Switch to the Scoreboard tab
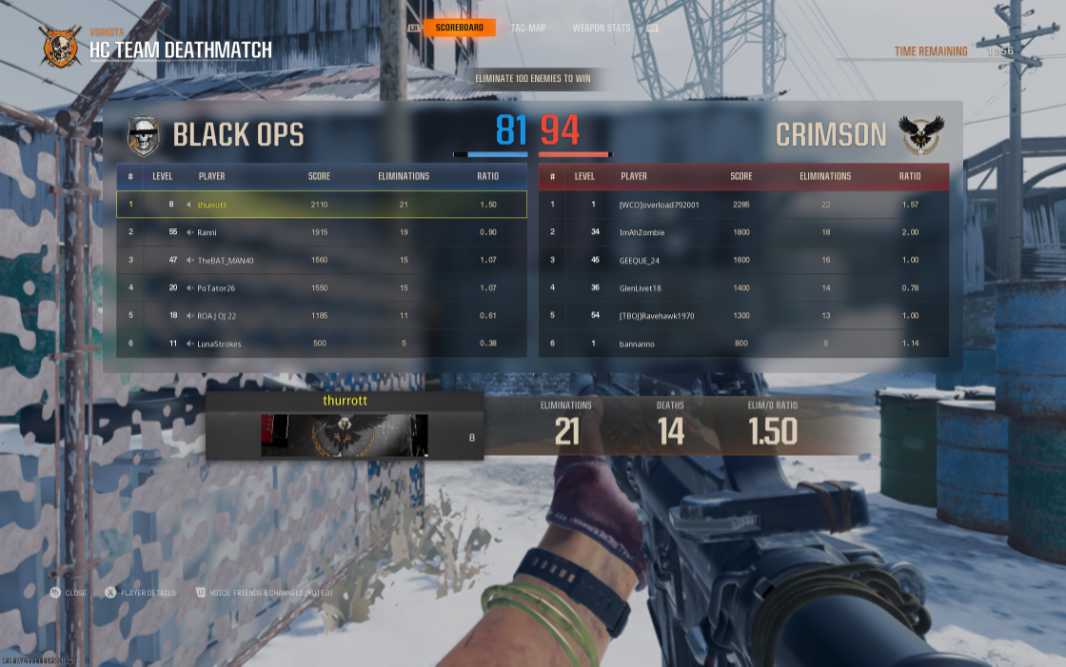This screenshot has height=667, width=1066. tap(459, 28)
